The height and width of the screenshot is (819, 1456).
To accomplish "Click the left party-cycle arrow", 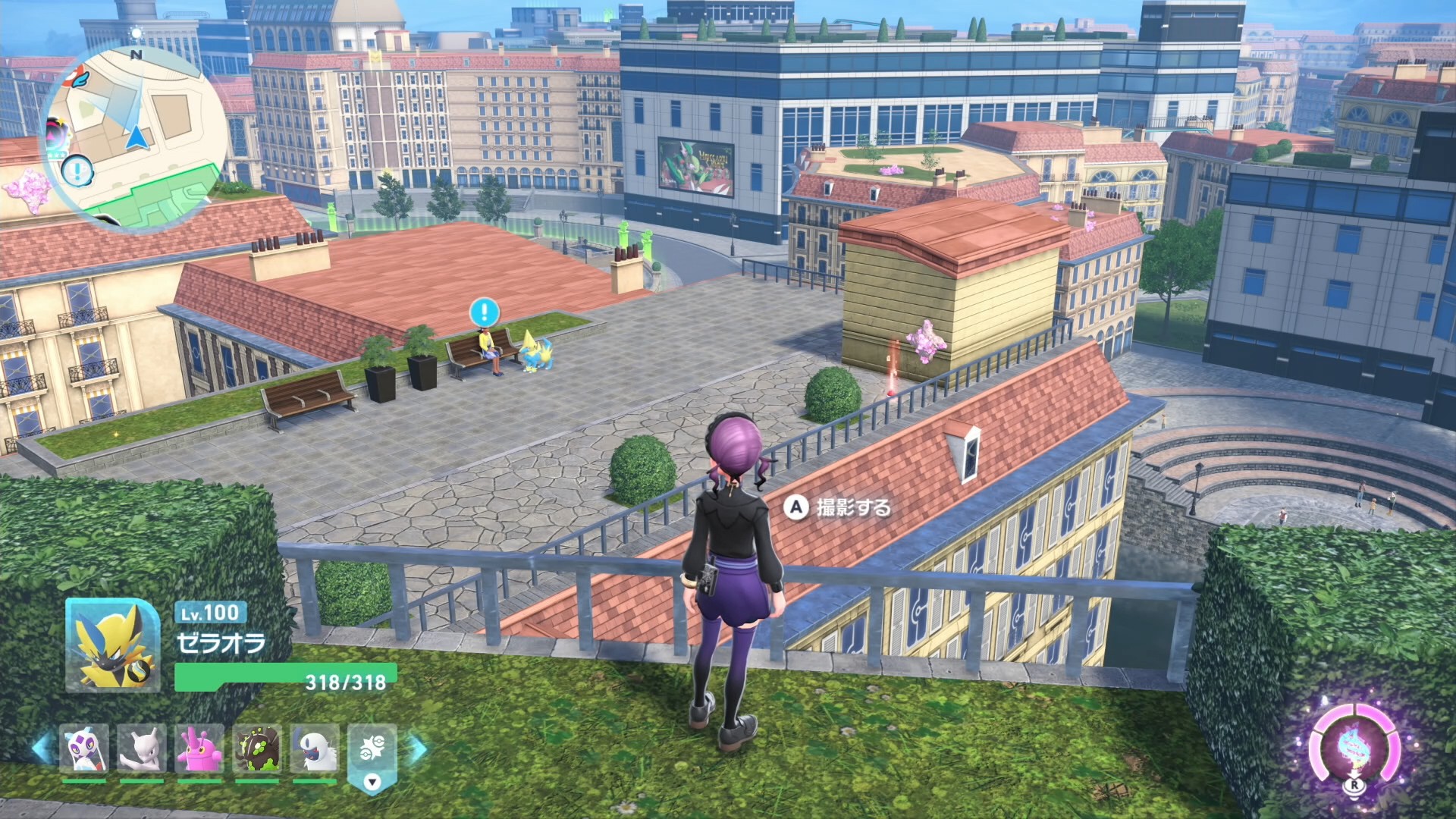I will (x=42, y=747).
